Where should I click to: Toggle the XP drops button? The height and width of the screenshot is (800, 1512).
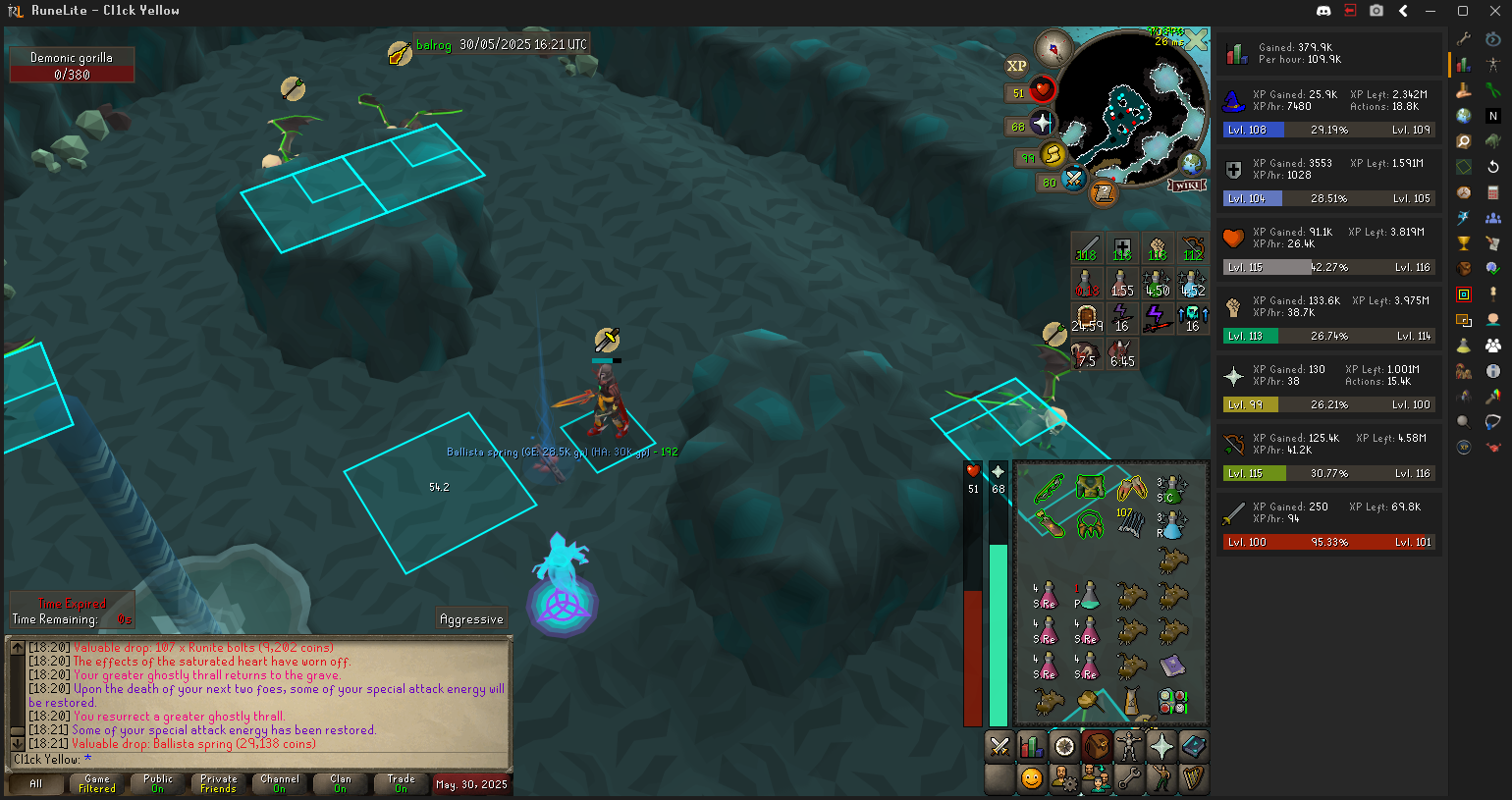(x=1016, y=66)
